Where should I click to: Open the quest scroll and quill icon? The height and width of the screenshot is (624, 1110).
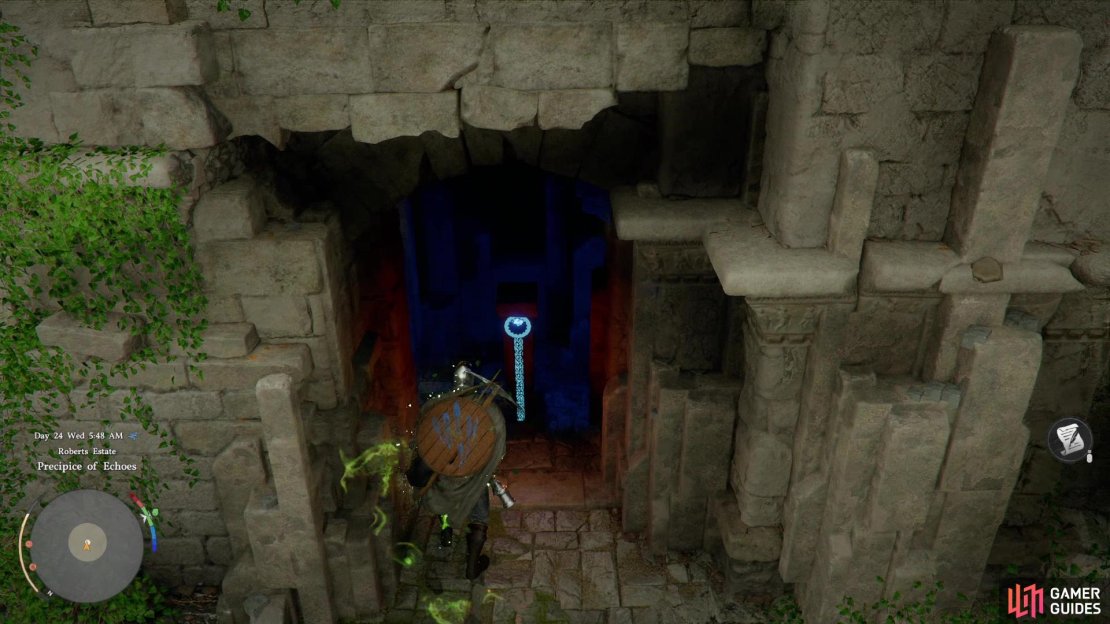(1070, 440)
